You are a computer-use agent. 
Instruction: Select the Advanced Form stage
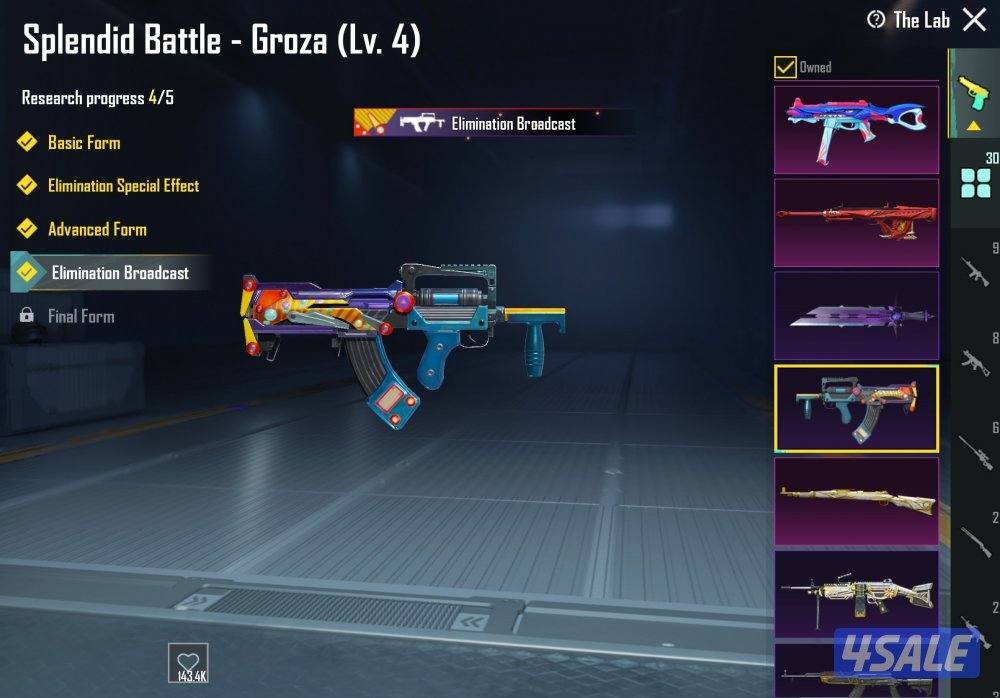point(97,229)
